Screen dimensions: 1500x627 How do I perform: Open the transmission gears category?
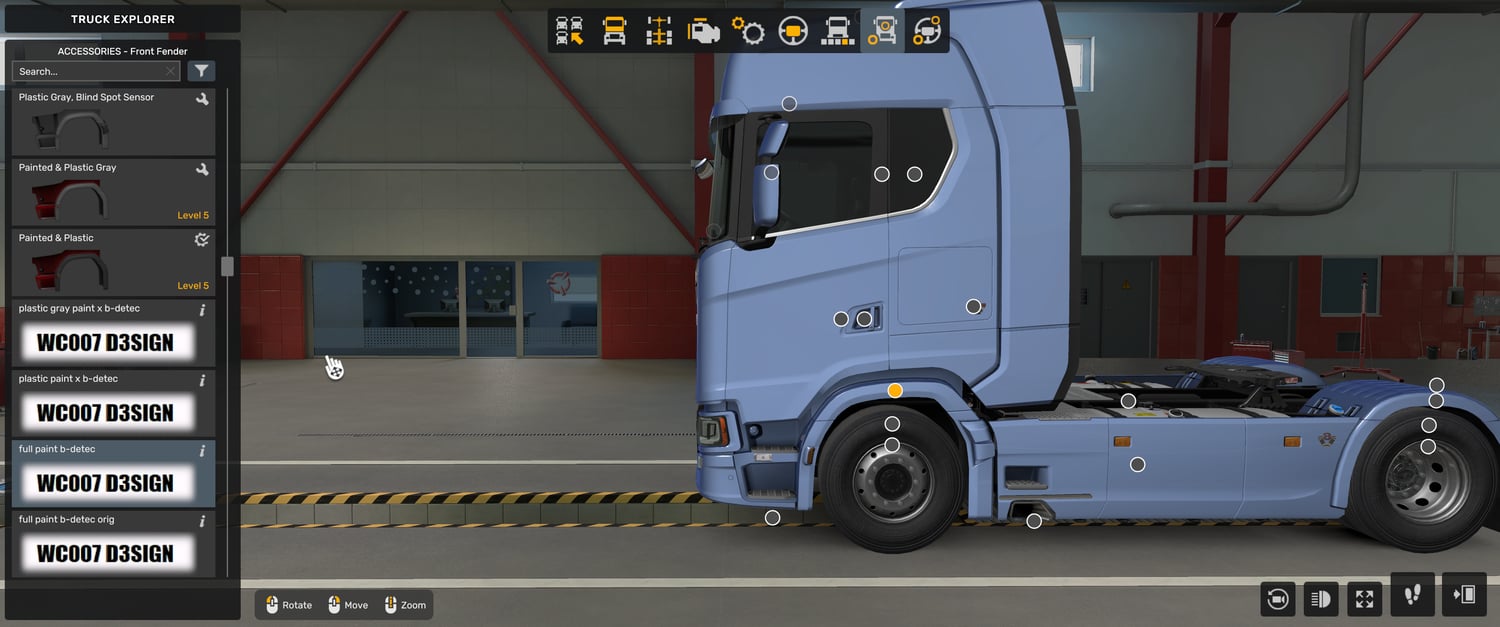[748, 32]
